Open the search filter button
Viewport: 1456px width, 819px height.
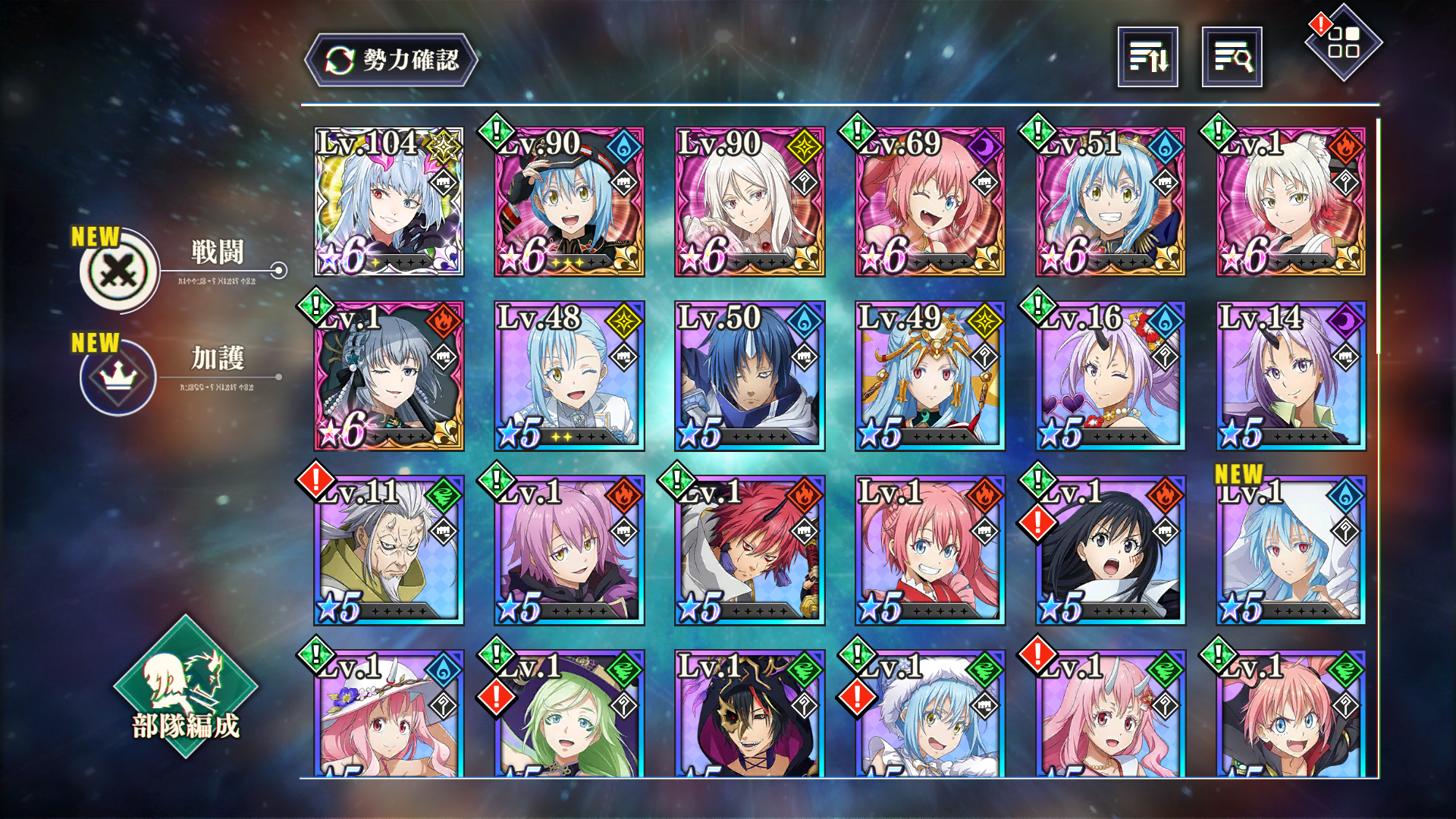pos(1232,57)
